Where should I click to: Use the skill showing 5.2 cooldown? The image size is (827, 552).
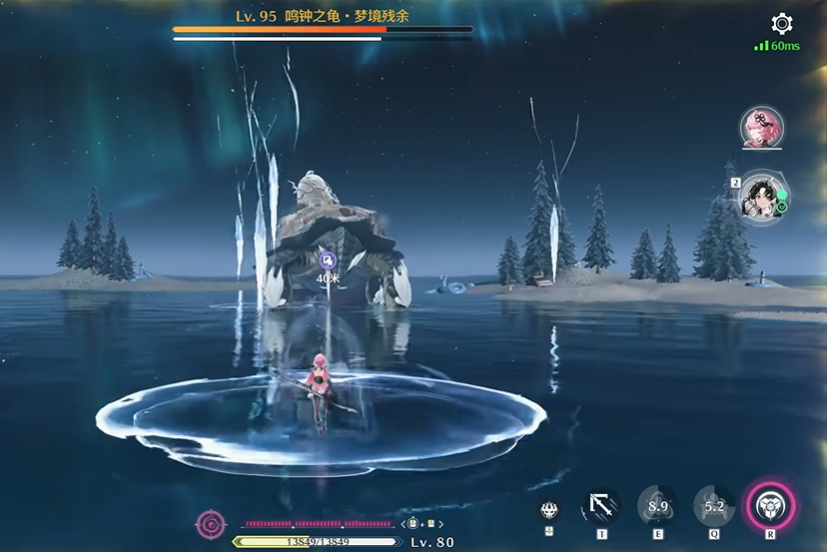[x=714, y=507]
